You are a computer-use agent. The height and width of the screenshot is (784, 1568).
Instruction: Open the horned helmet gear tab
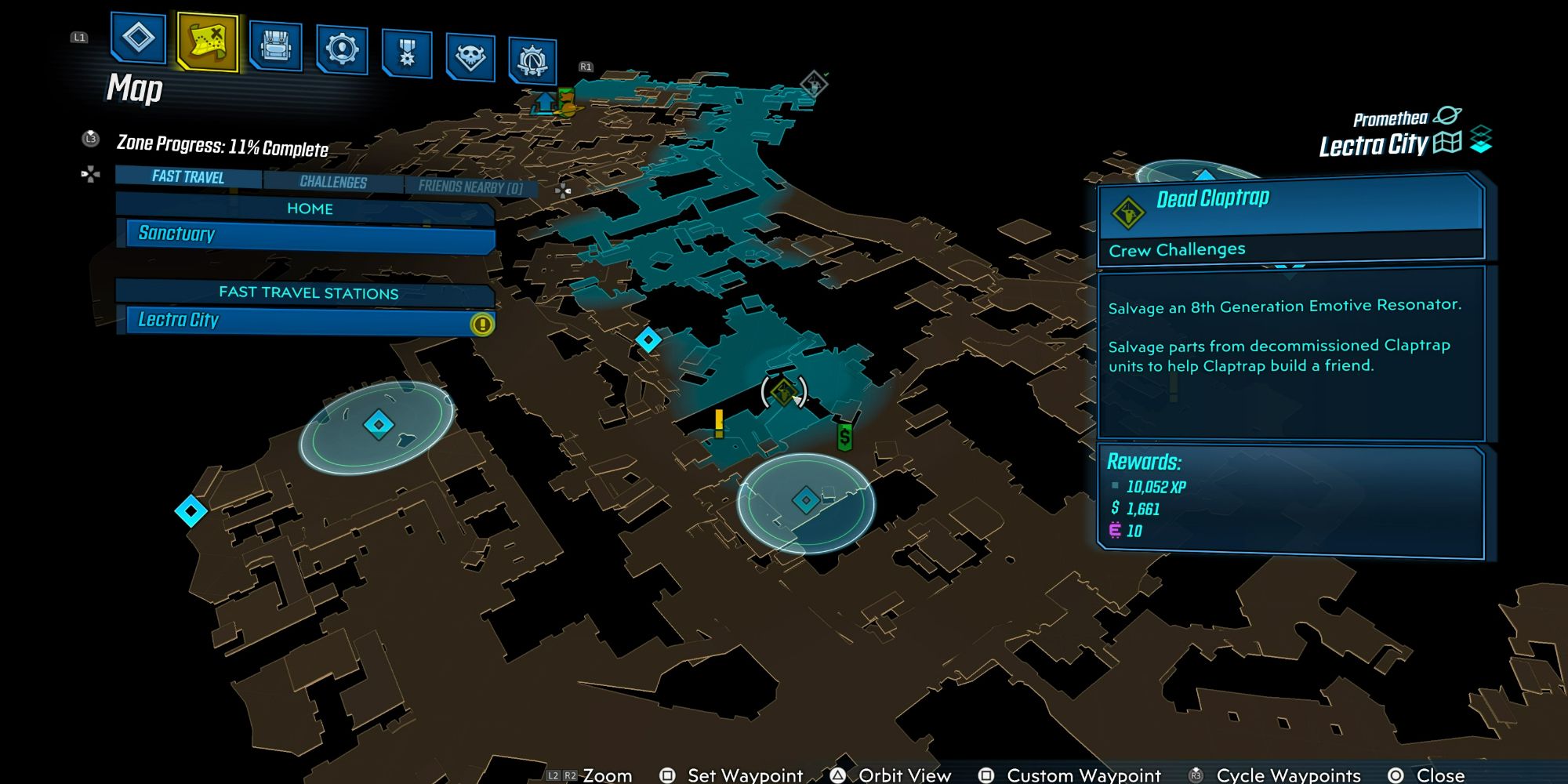tap(532, 60)
